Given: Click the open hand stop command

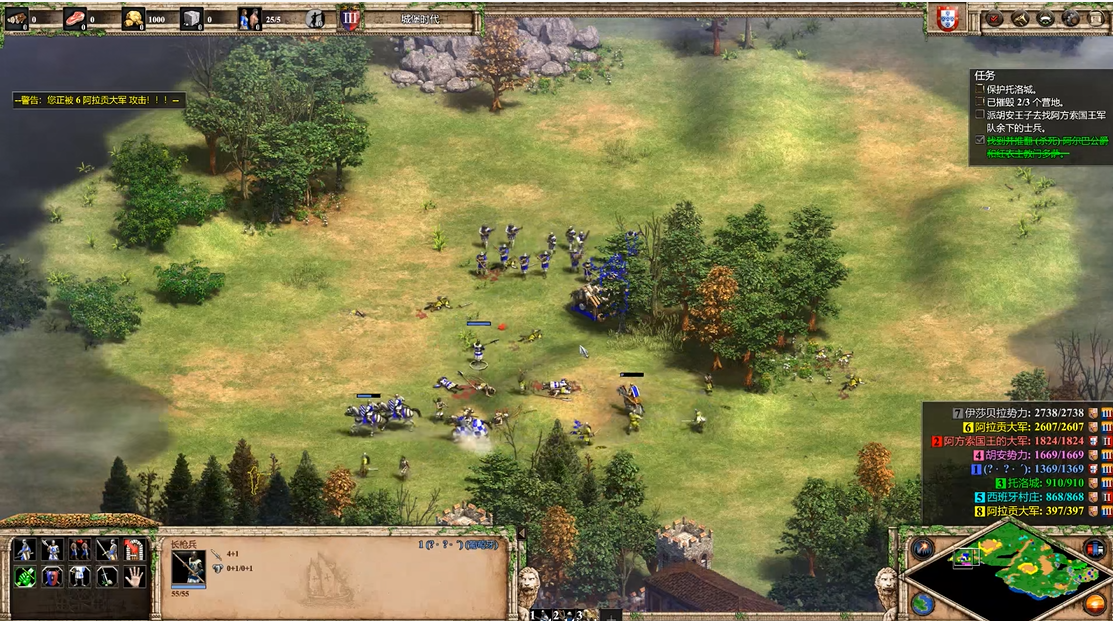Looking at the screenshot, I should click(134, 576).
